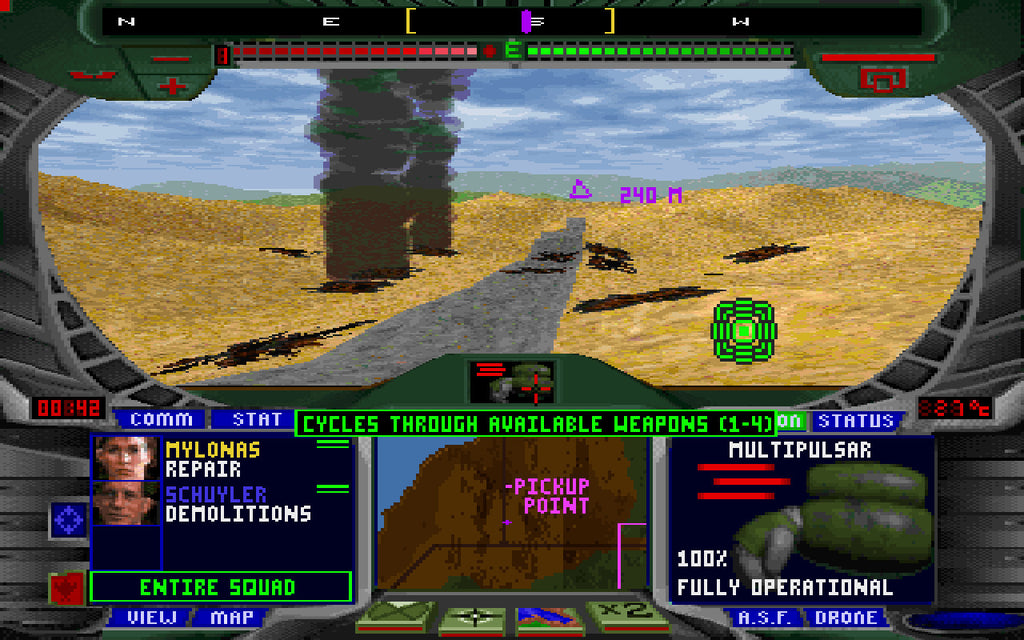
Task: Click the terrain minimap display
Action: (511, 512)
